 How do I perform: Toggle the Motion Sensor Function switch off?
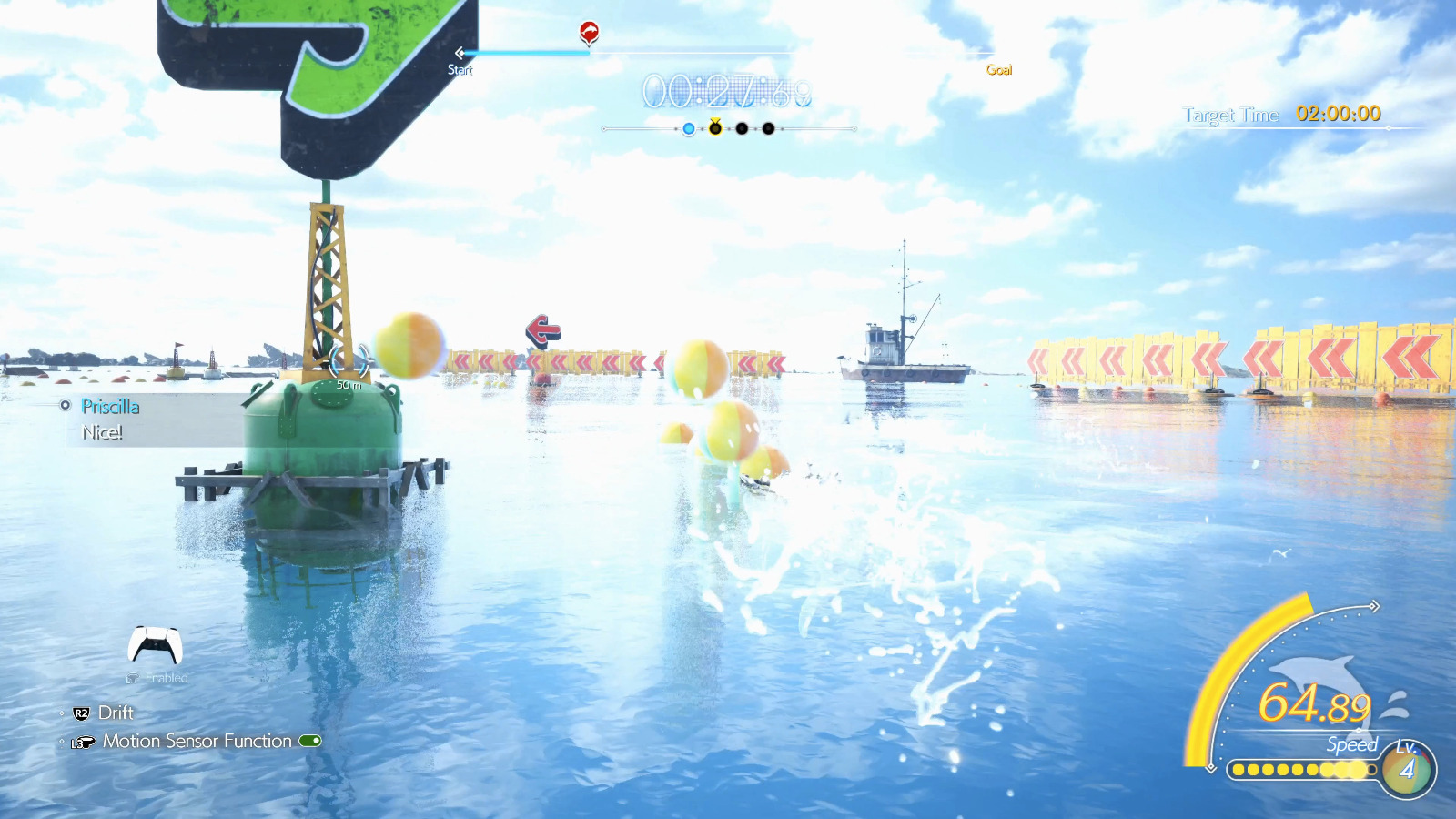click(x=309, y=741)
